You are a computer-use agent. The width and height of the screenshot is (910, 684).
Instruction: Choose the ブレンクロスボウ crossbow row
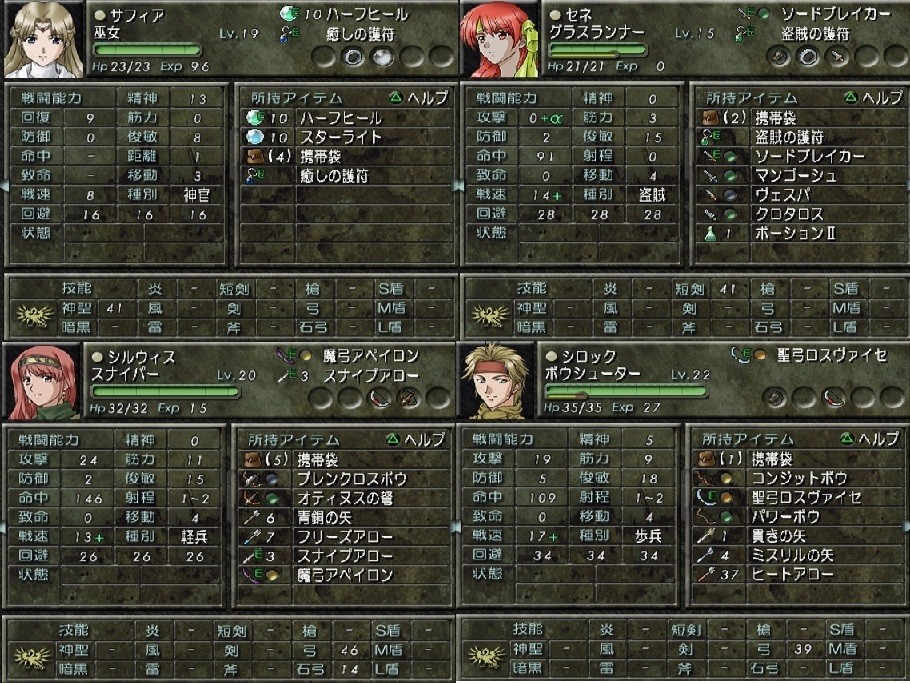coord(335,478)
